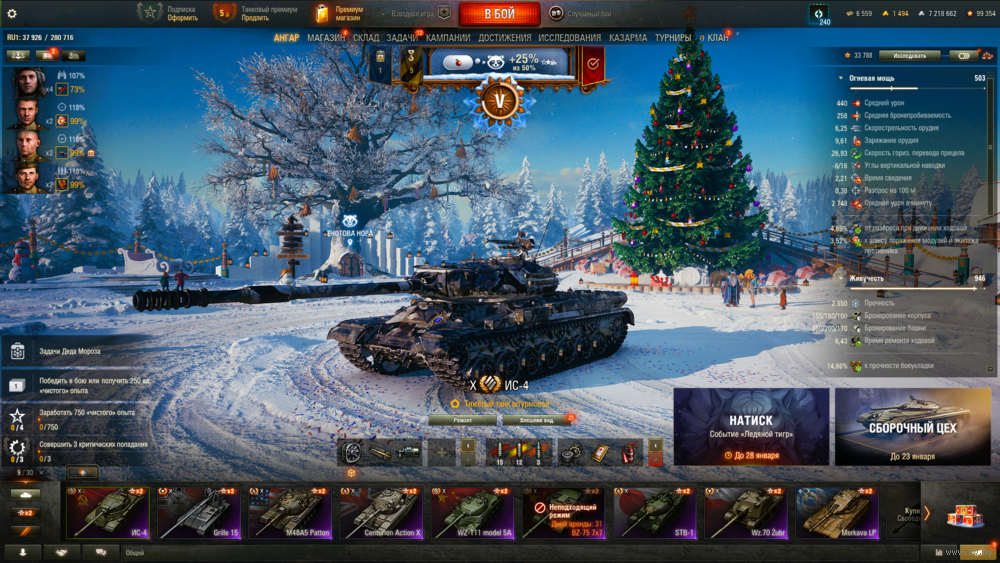Switch to the КАЗАРМА tab

(x=628, y=38)
